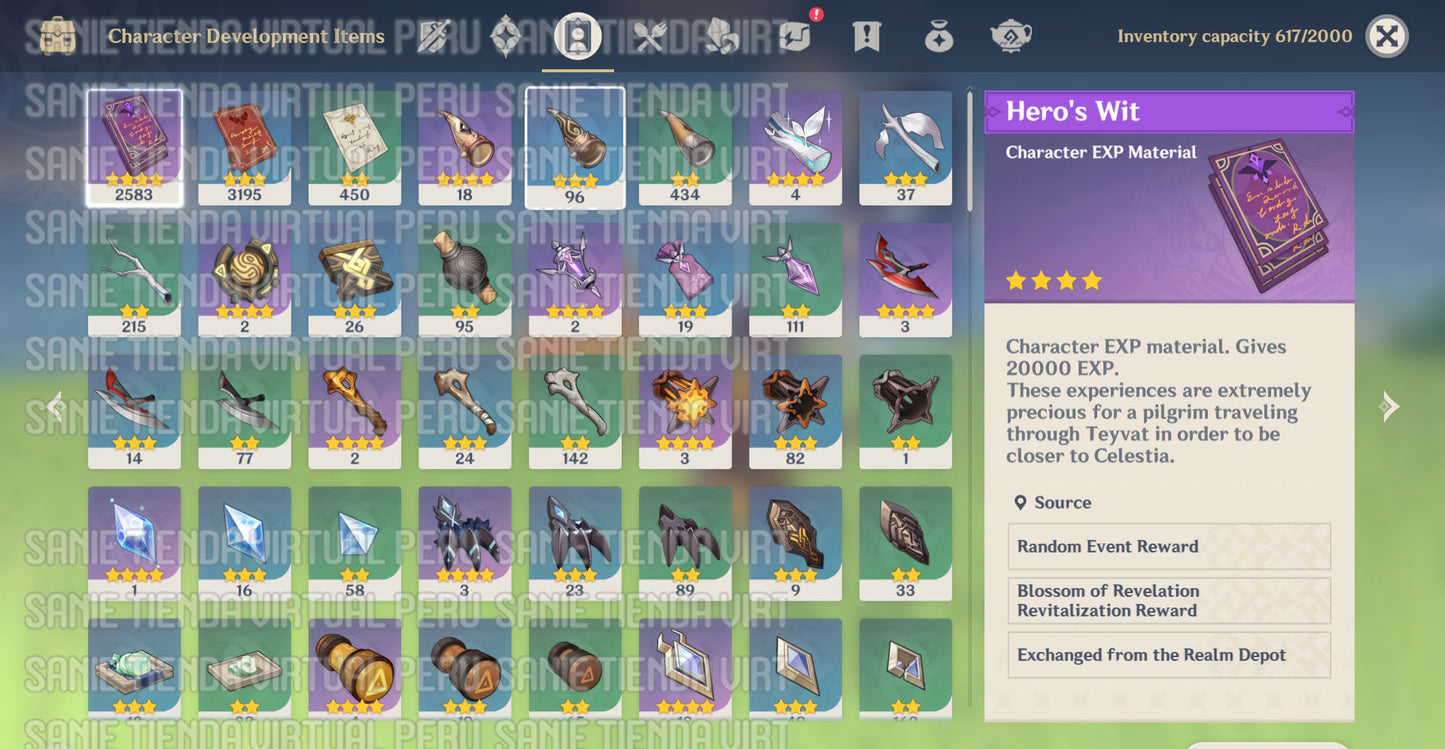This screenshot has height=749, width=1445.
Task: Pick the white branch item with 215
Action: pyautogui.click(x=134, y=279)
